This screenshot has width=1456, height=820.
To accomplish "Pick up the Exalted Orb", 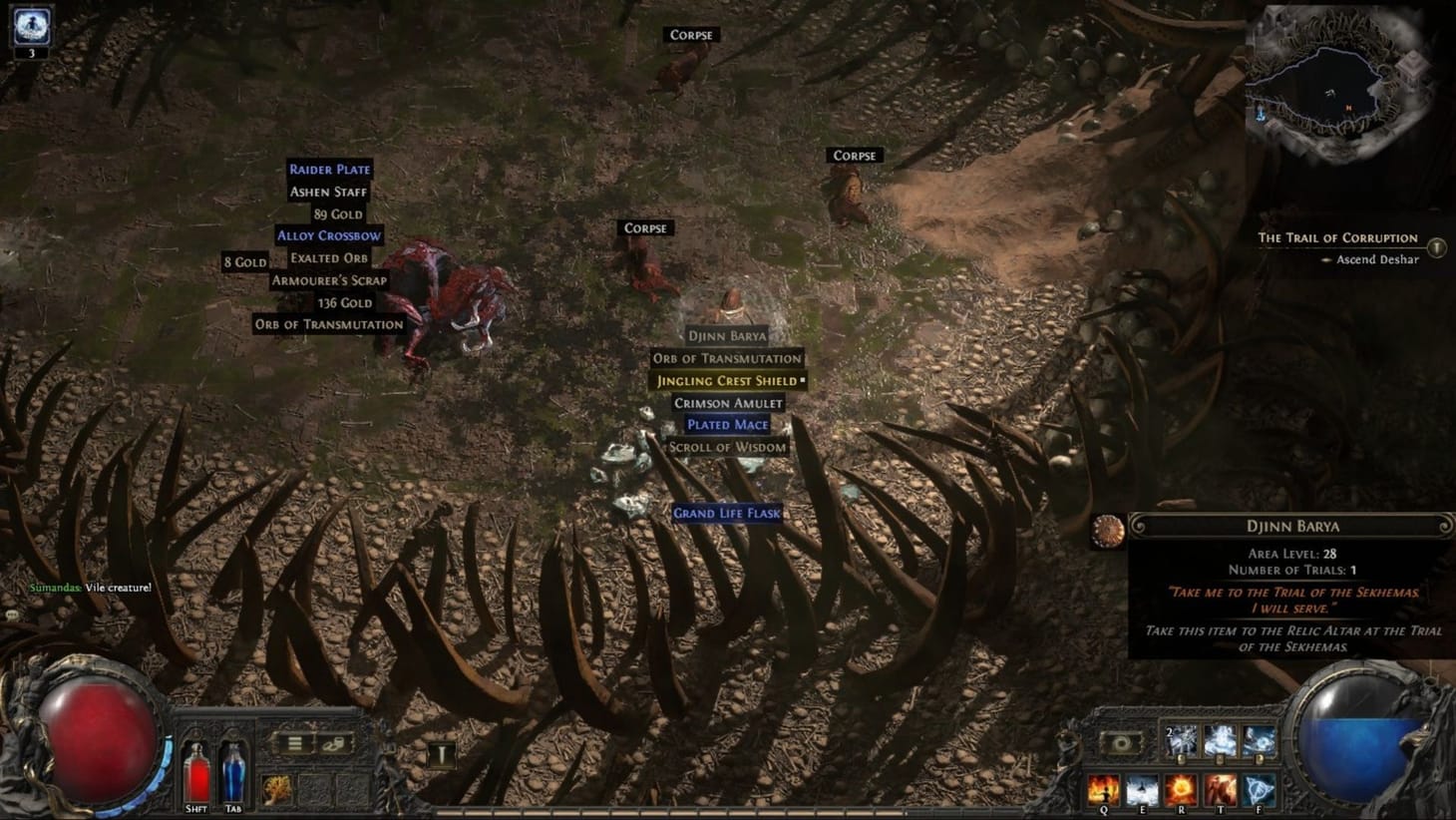I will coord(329,257).
